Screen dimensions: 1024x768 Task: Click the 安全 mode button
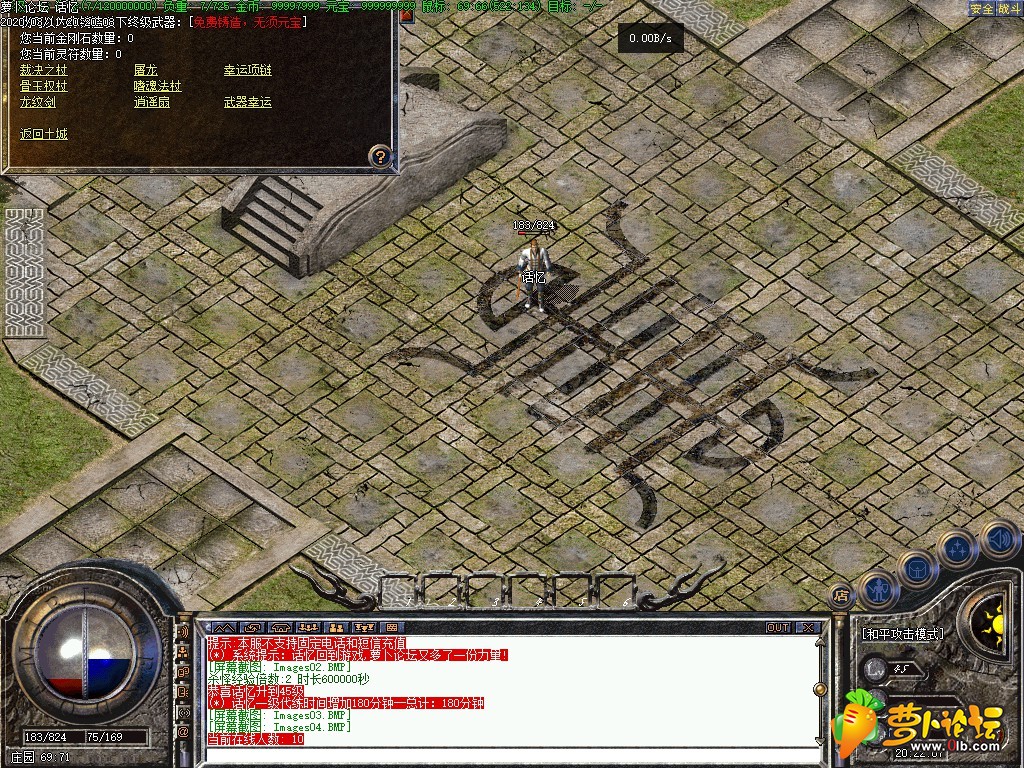982,9
